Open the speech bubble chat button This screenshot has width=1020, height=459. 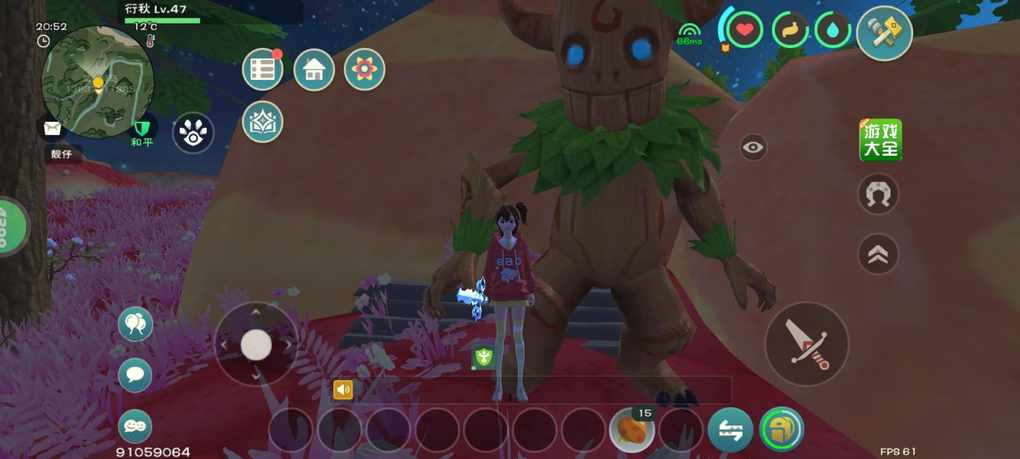(135, 375)
